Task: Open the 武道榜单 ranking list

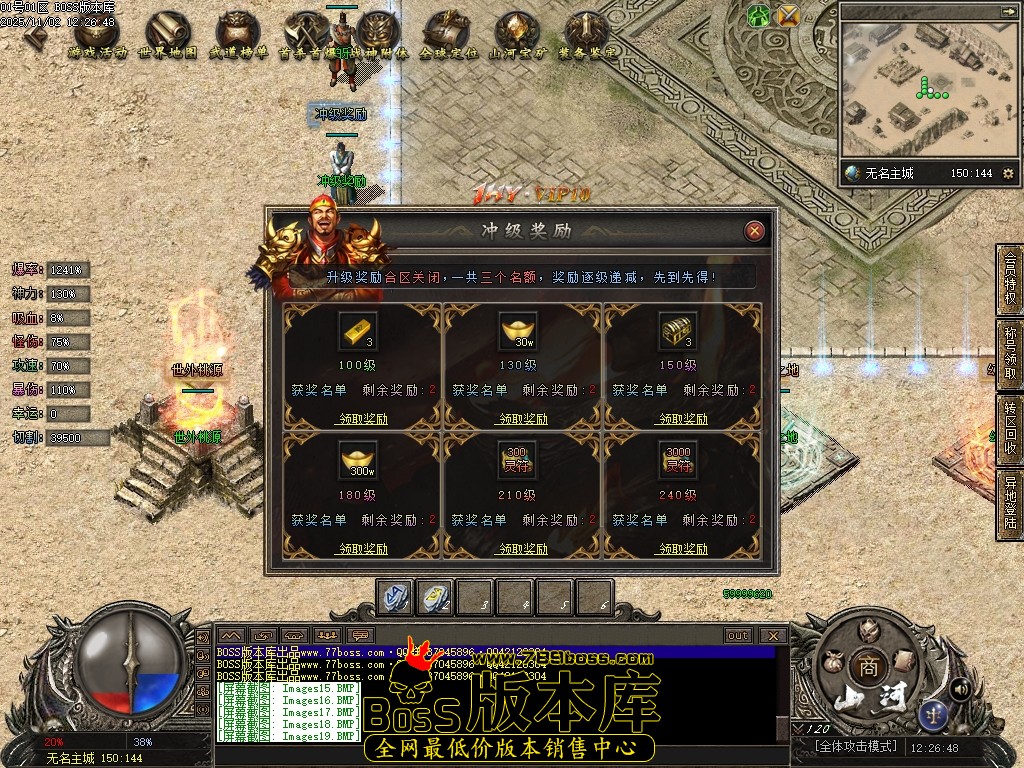Action: [237, 35]
